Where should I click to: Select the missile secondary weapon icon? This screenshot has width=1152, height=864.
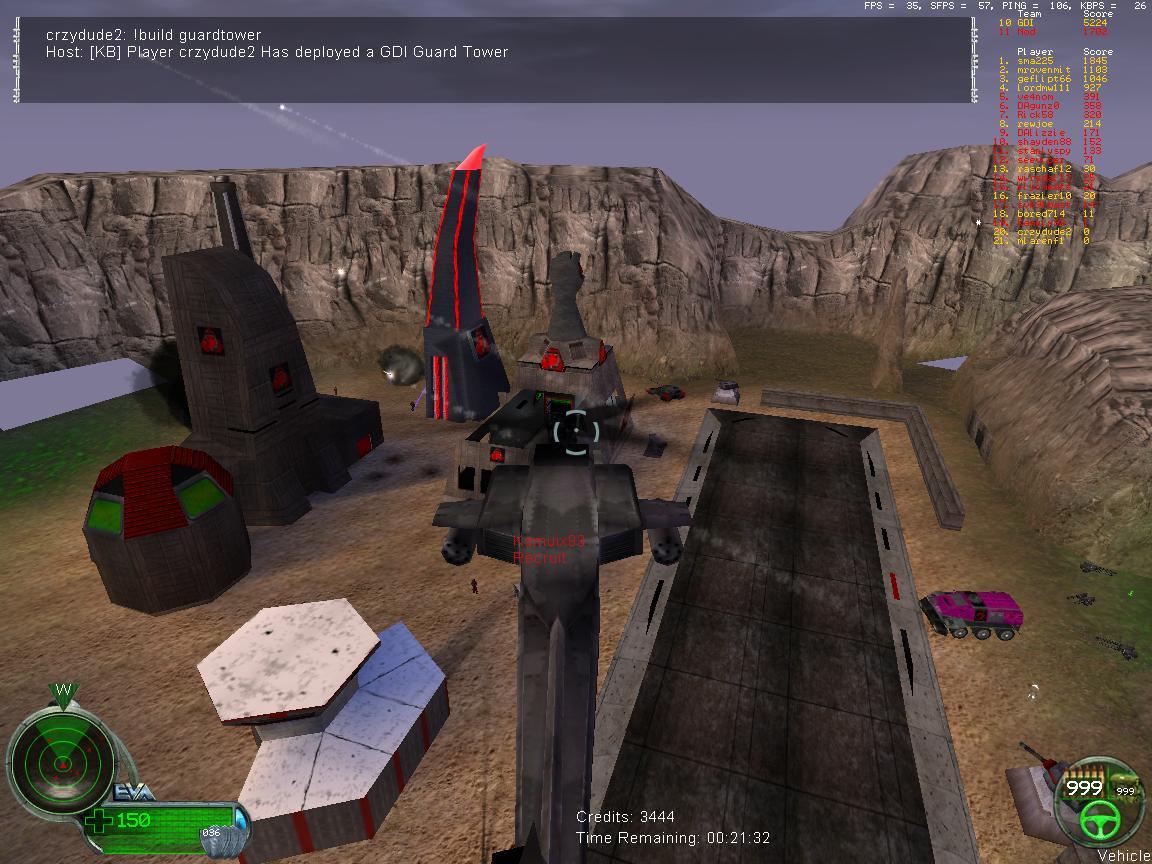[x=1126, y=780]
